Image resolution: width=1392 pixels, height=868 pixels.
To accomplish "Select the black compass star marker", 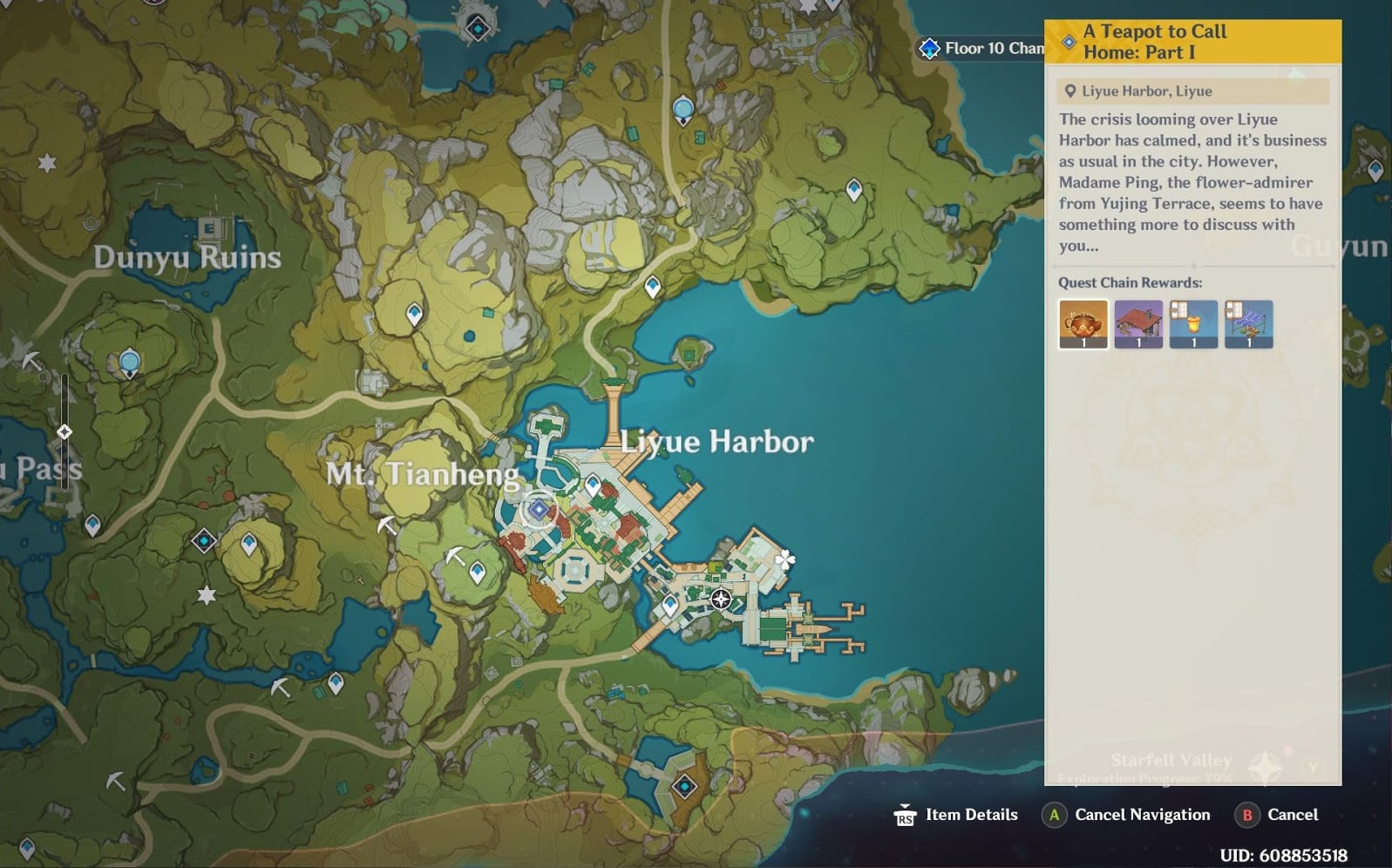I will tap(721, 599).
